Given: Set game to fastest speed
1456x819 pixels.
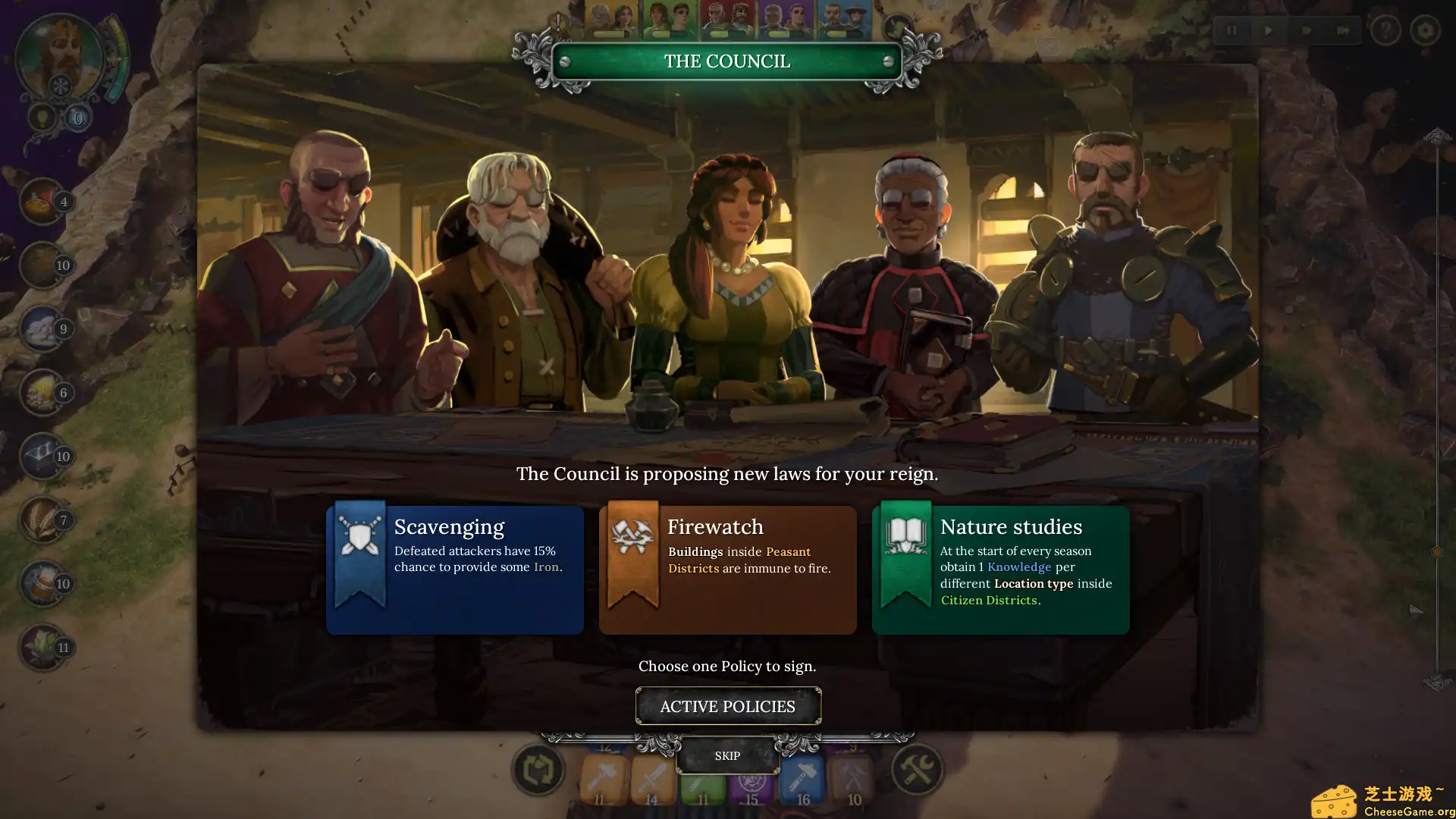Looking at the screenshot, I should [x=1342, y=31].
